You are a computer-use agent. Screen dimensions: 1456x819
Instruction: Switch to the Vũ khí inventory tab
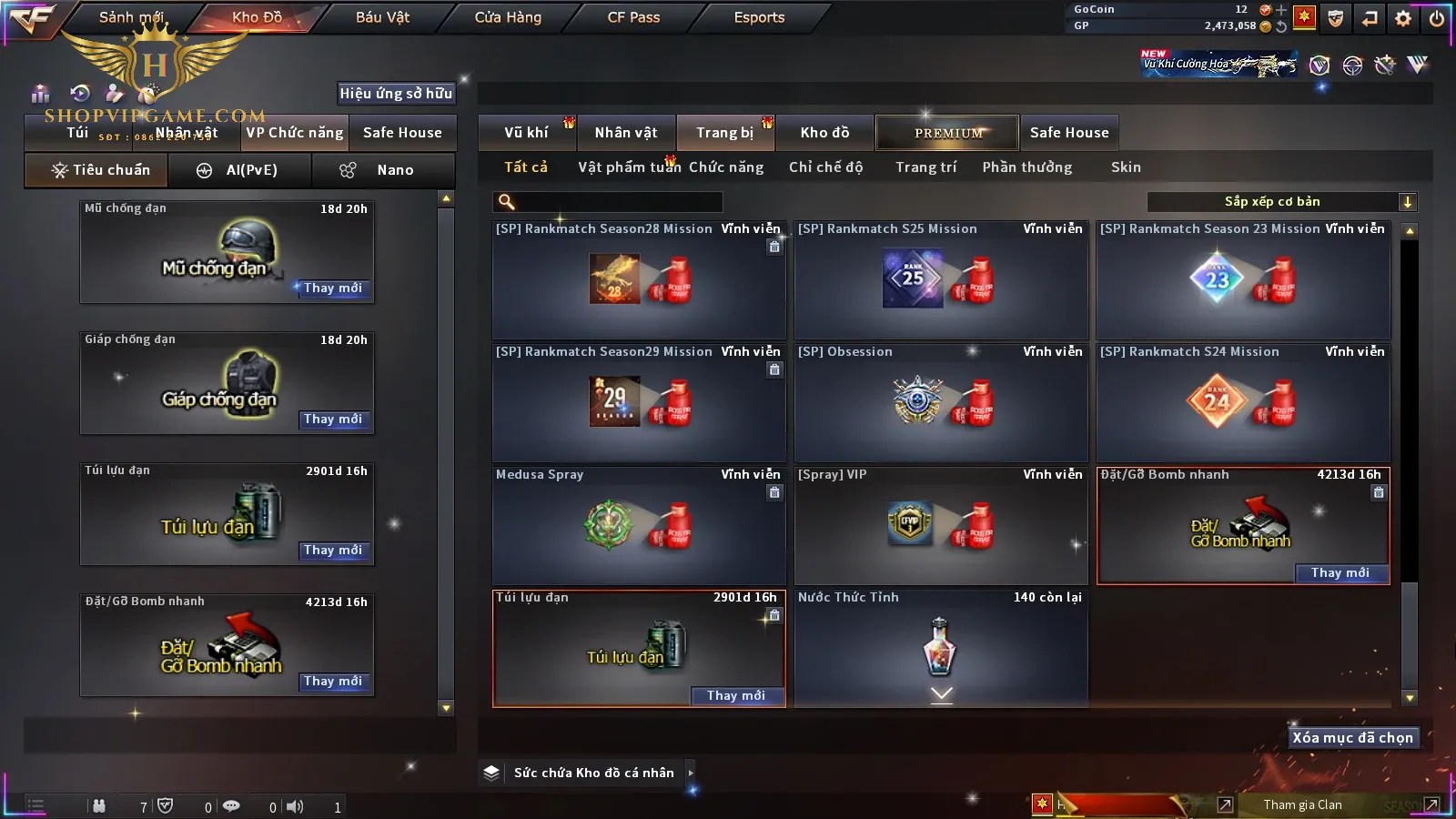(x=526, y=133)
